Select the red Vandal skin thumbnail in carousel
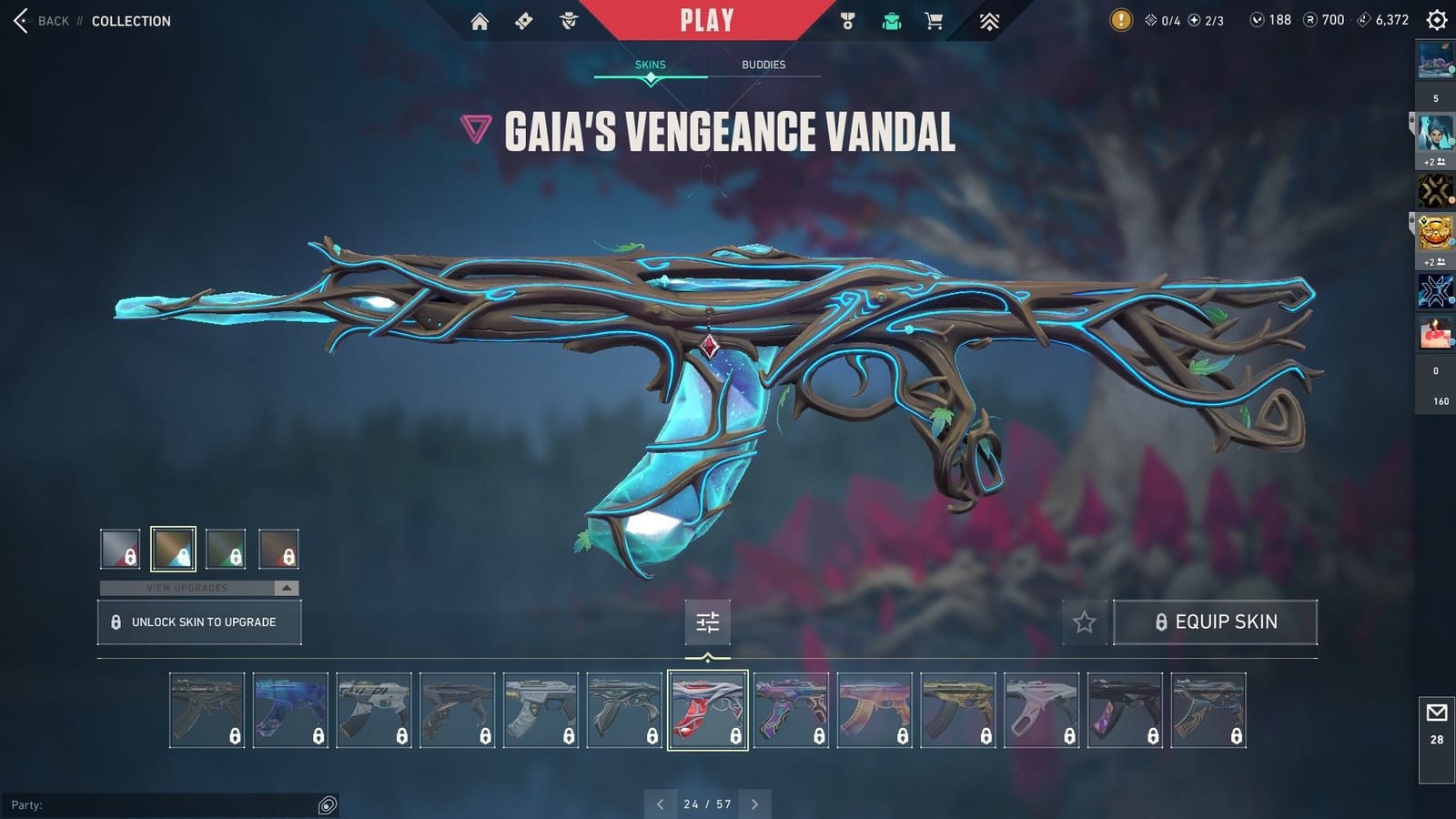This screenshot has height=819, width=1456. tap(708, 711)
